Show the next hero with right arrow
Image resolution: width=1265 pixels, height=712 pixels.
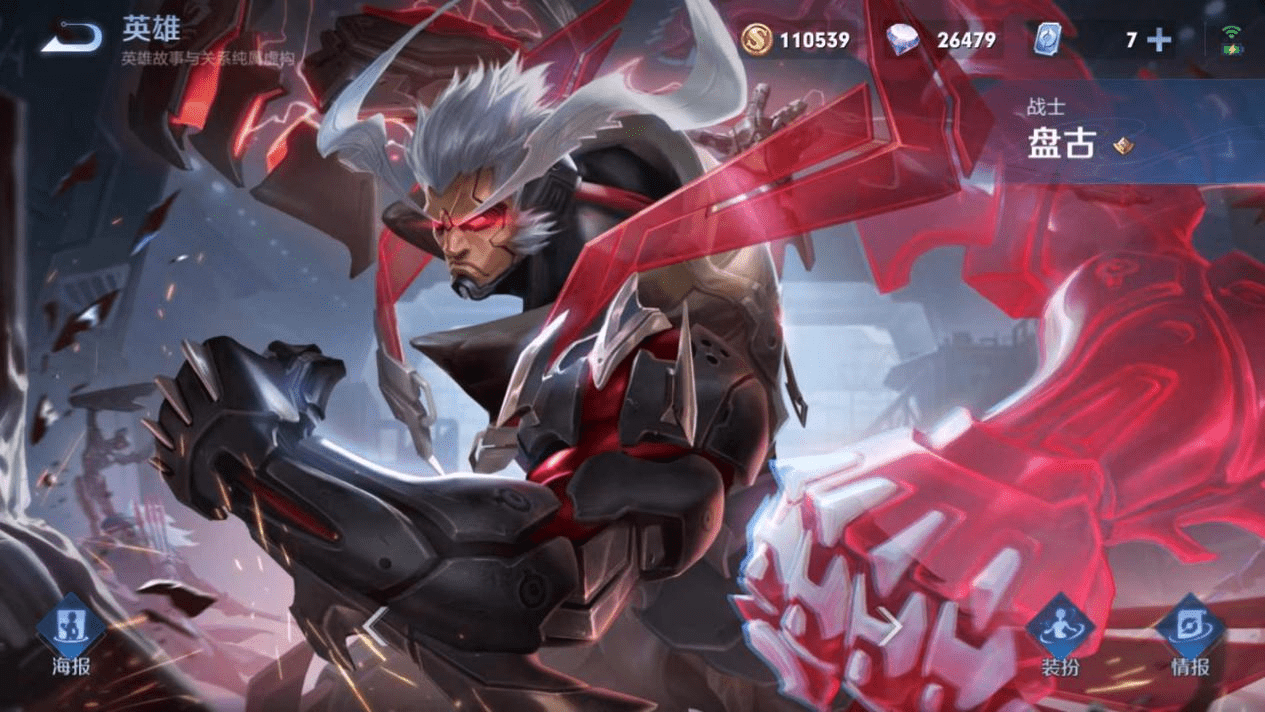tap(890, 626)
